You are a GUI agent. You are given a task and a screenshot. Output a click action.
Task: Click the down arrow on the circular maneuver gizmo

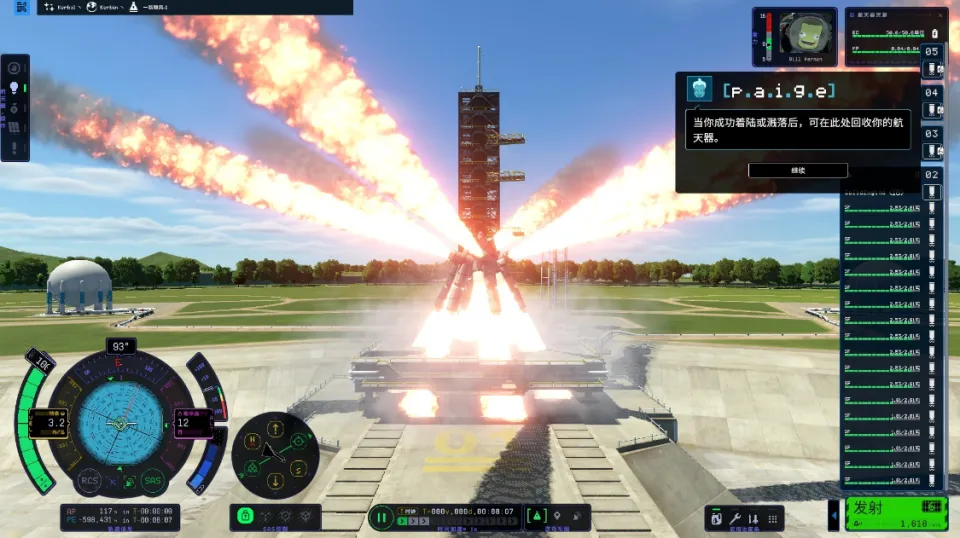[x=275, y=481]
